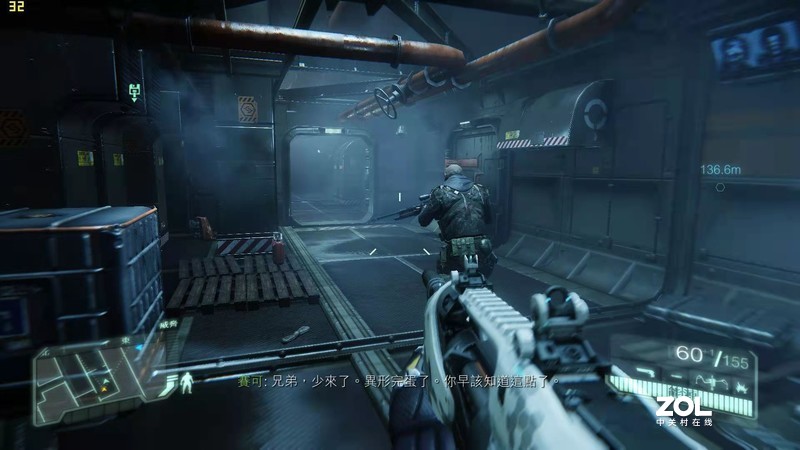800x450 pixels.
Task: Click the hexagon objective waypoint marker
Action: point(720,187)
